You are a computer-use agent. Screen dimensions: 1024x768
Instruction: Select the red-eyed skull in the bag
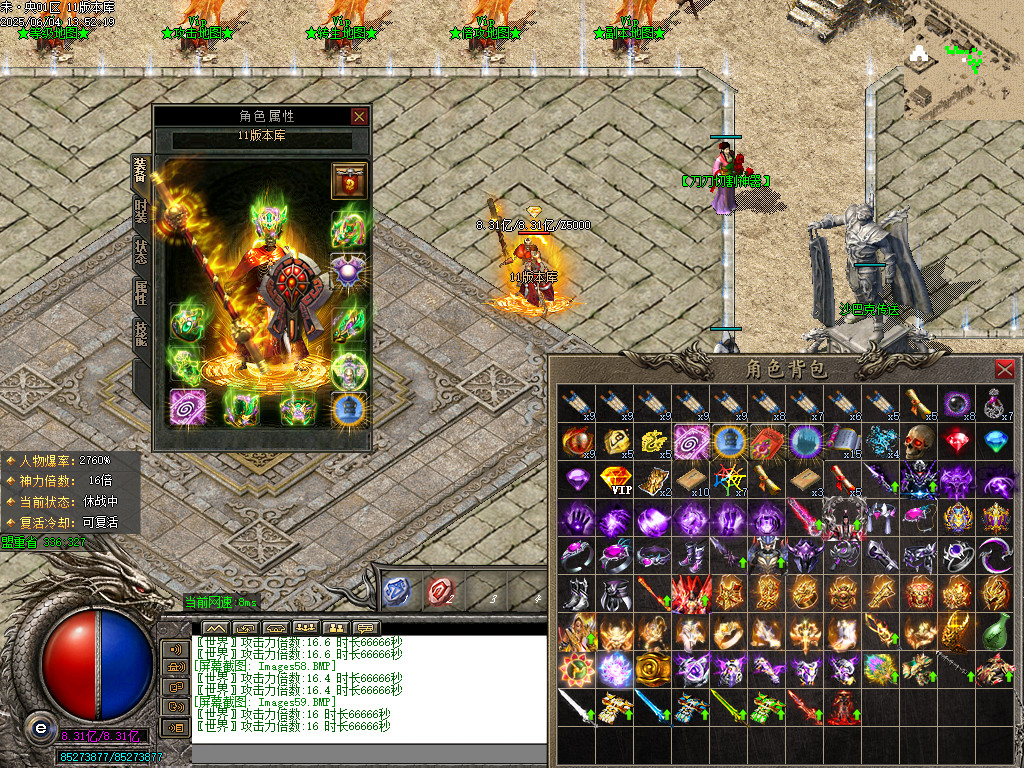pyautogui.click(x=919, y=441)
